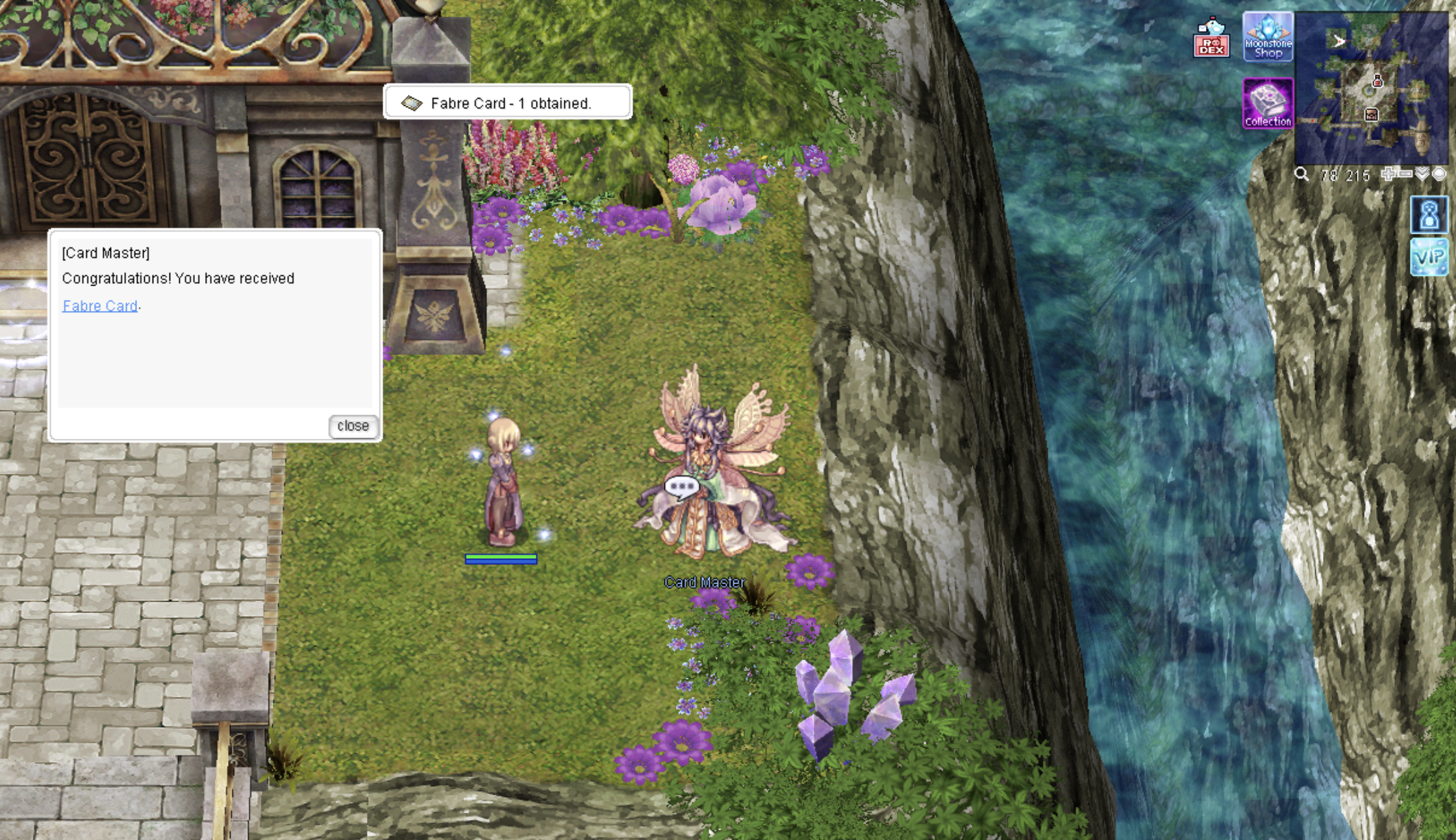Click the blue hourglass figure icon

point(1429,215)
